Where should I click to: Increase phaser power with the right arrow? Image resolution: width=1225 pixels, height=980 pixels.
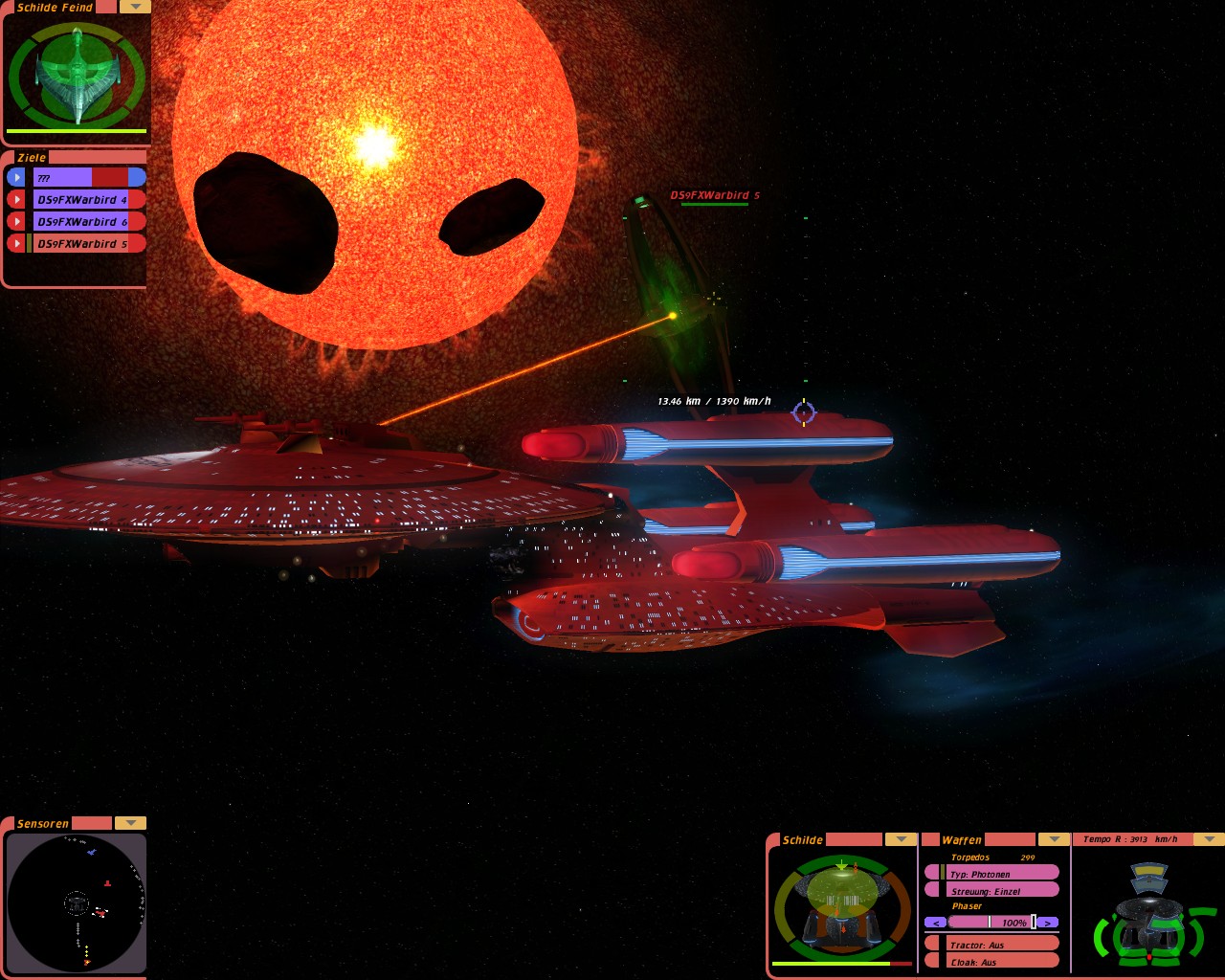[x=1049, y=923]
